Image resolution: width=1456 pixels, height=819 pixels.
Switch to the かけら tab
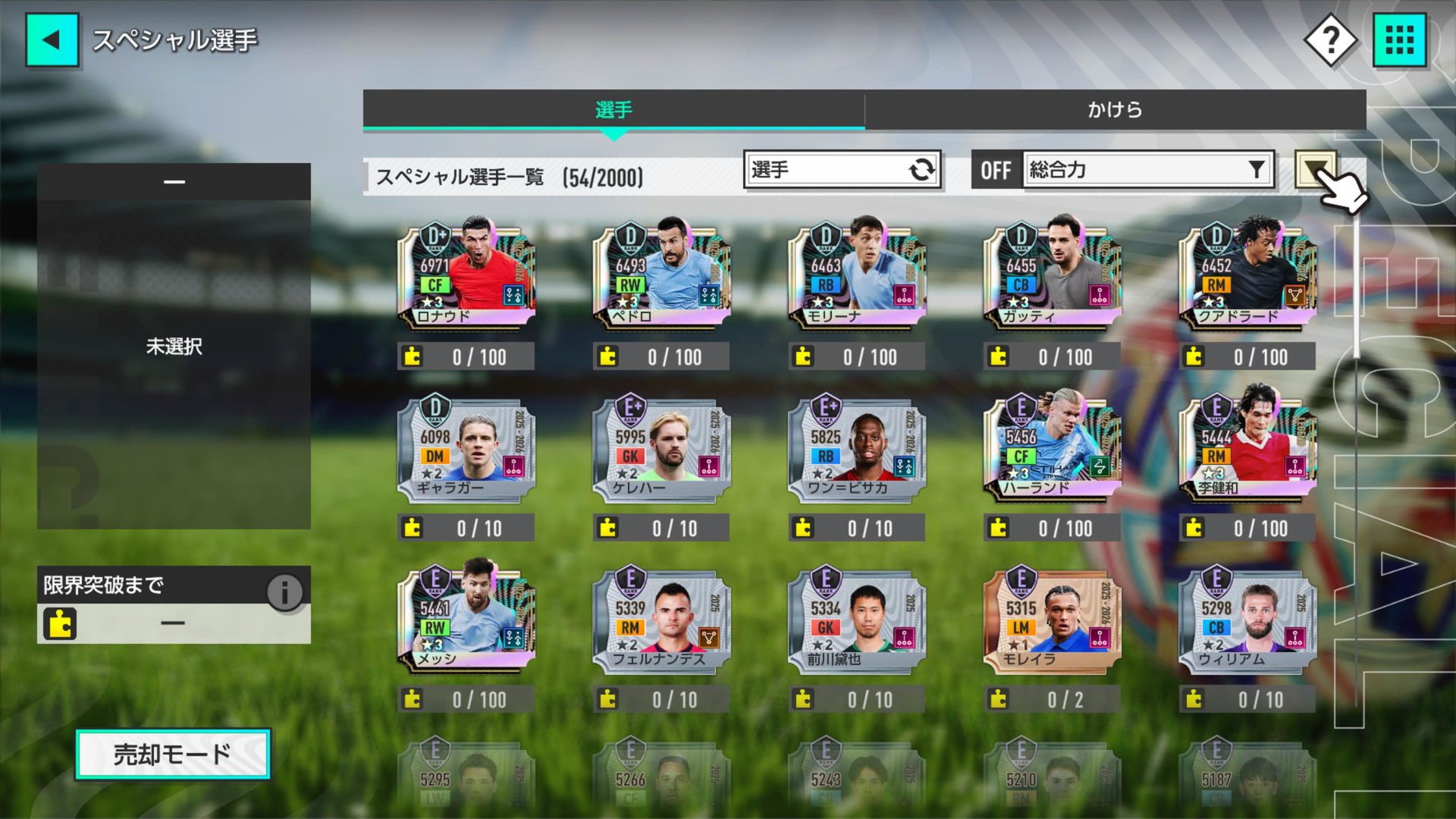(1115, 110)
